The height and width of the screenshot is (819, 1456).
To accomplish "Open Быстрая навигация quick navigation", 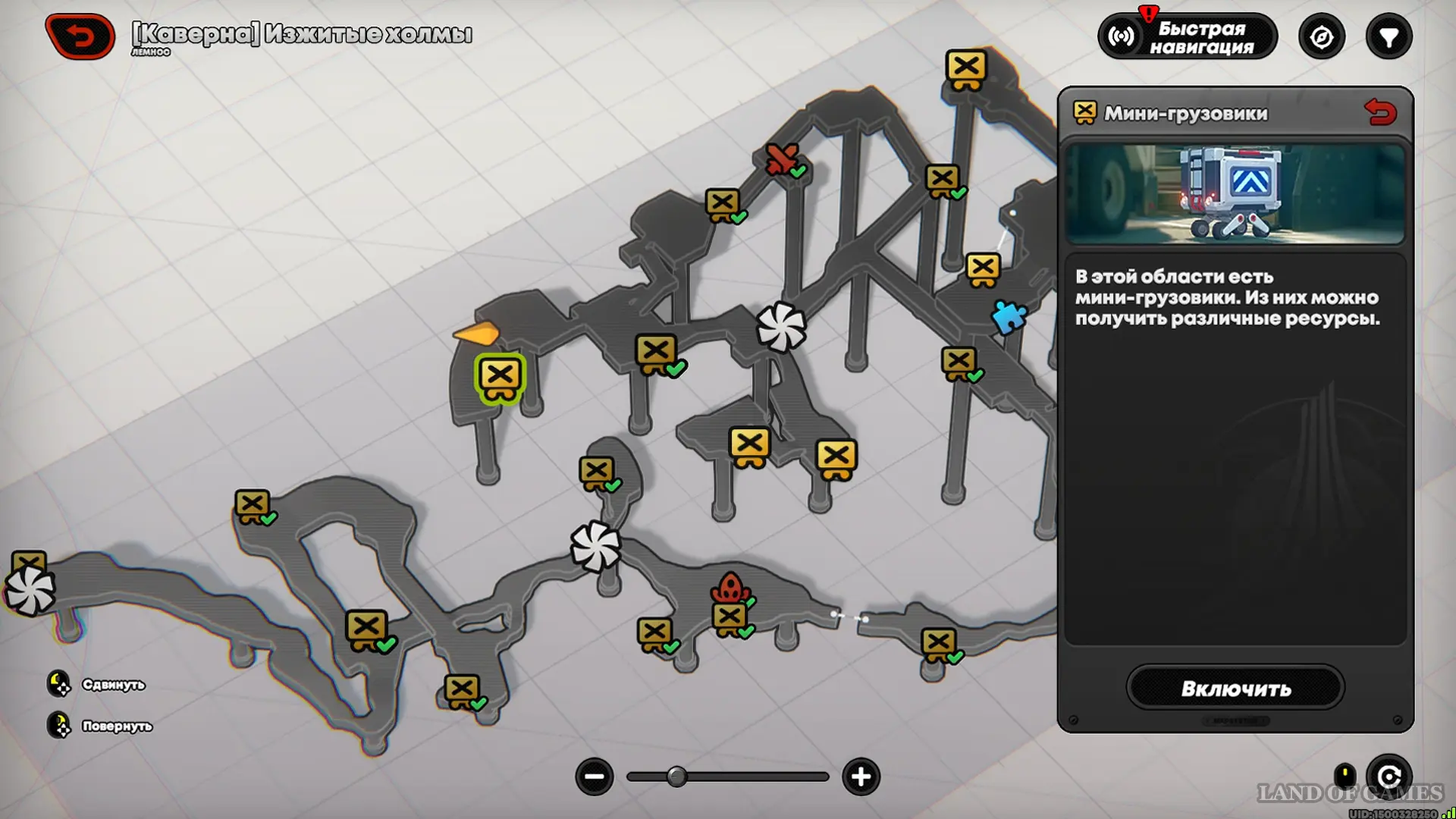I will (x=1188, y=37).
